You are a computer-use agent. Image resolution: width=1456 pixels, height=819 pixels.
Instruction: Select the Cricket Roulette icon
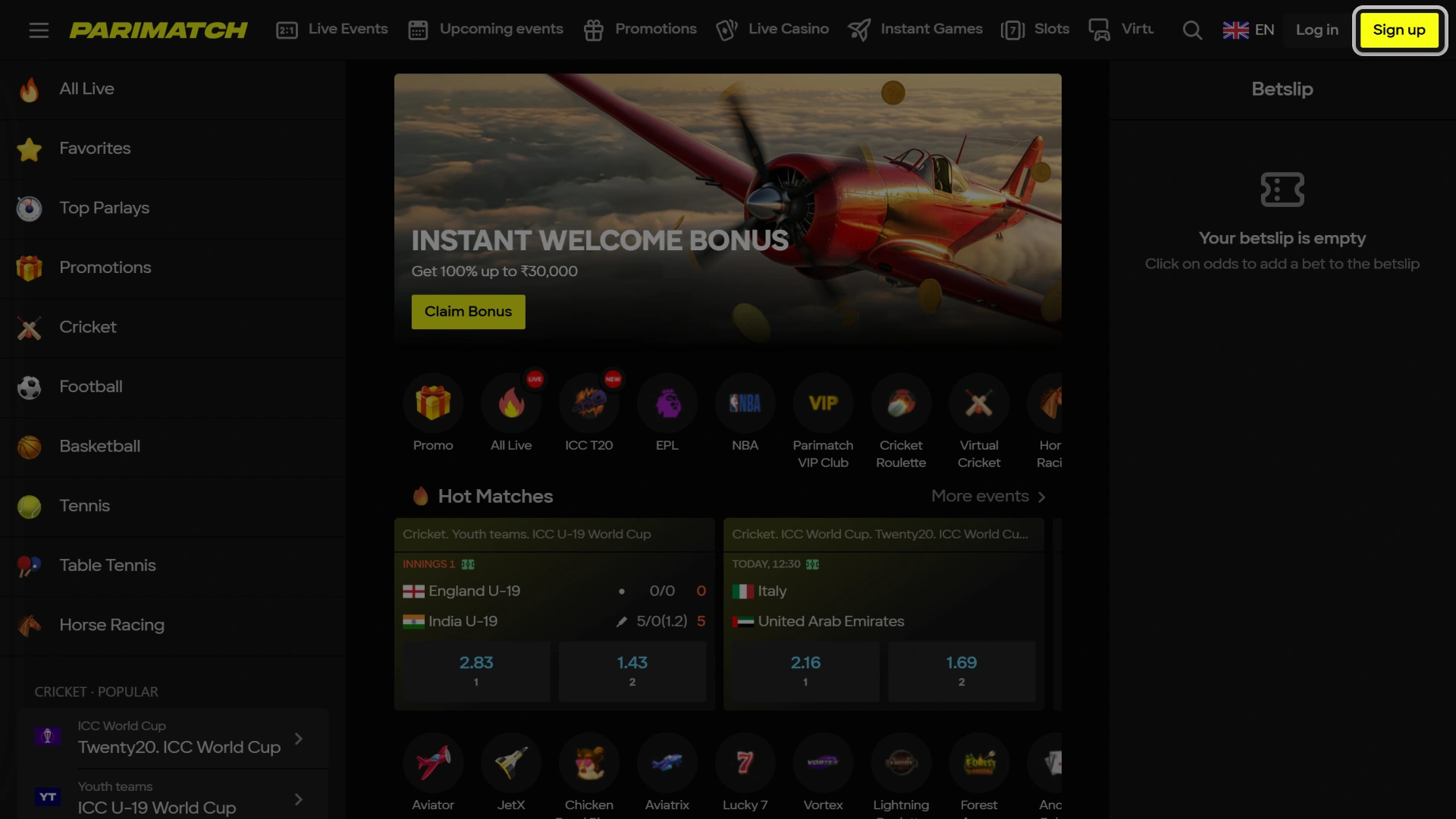pyautogui.click(x=901, y=403)
